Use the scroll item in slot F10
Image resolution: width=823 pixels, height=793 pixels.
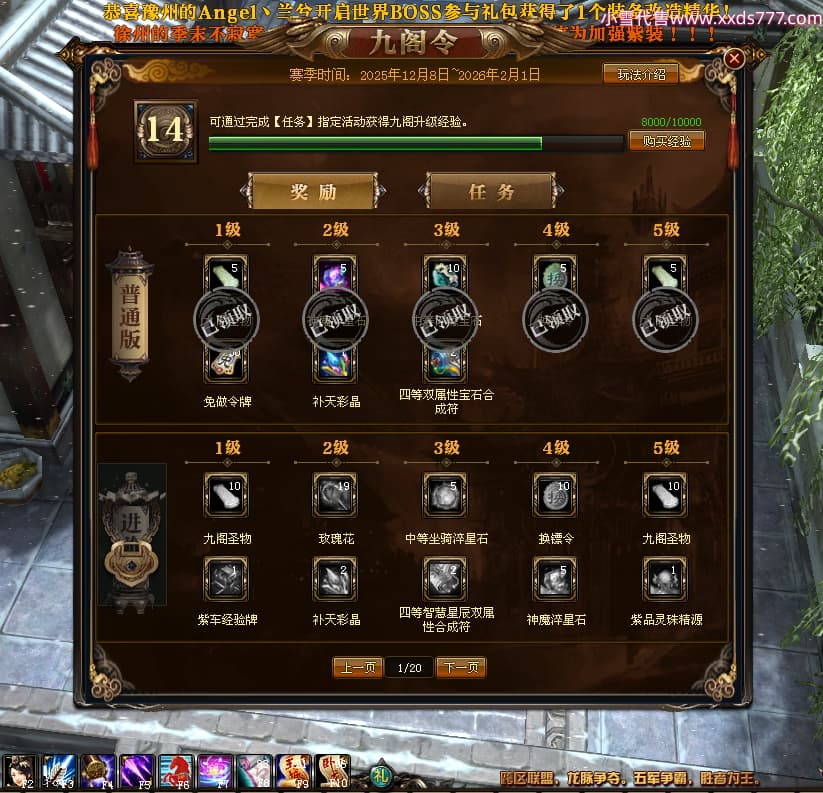coord(334,772)
